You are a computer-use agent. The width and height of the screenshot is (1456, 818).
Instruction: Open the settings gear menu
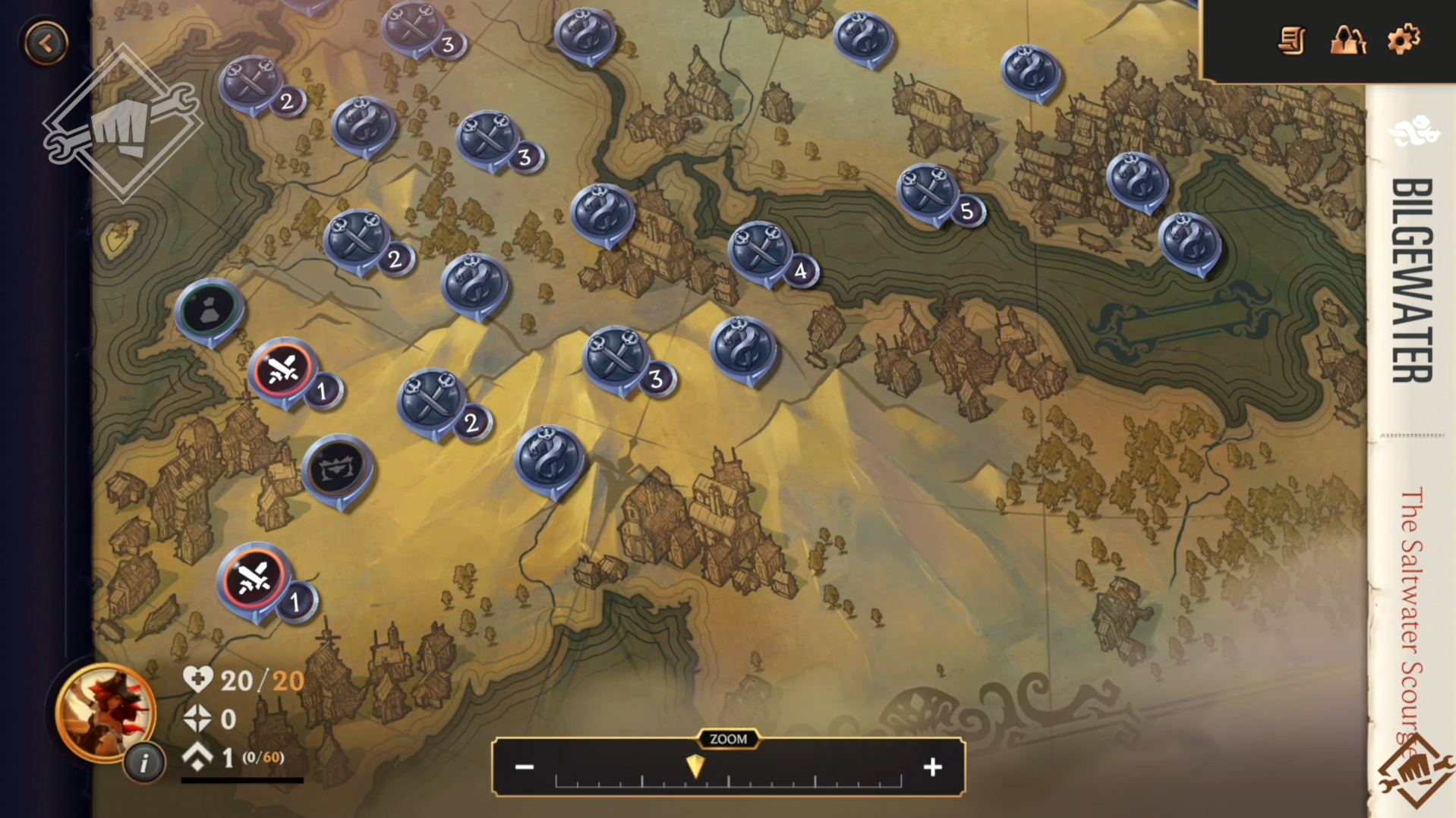pyautogui.click(x=1403, y=39)
